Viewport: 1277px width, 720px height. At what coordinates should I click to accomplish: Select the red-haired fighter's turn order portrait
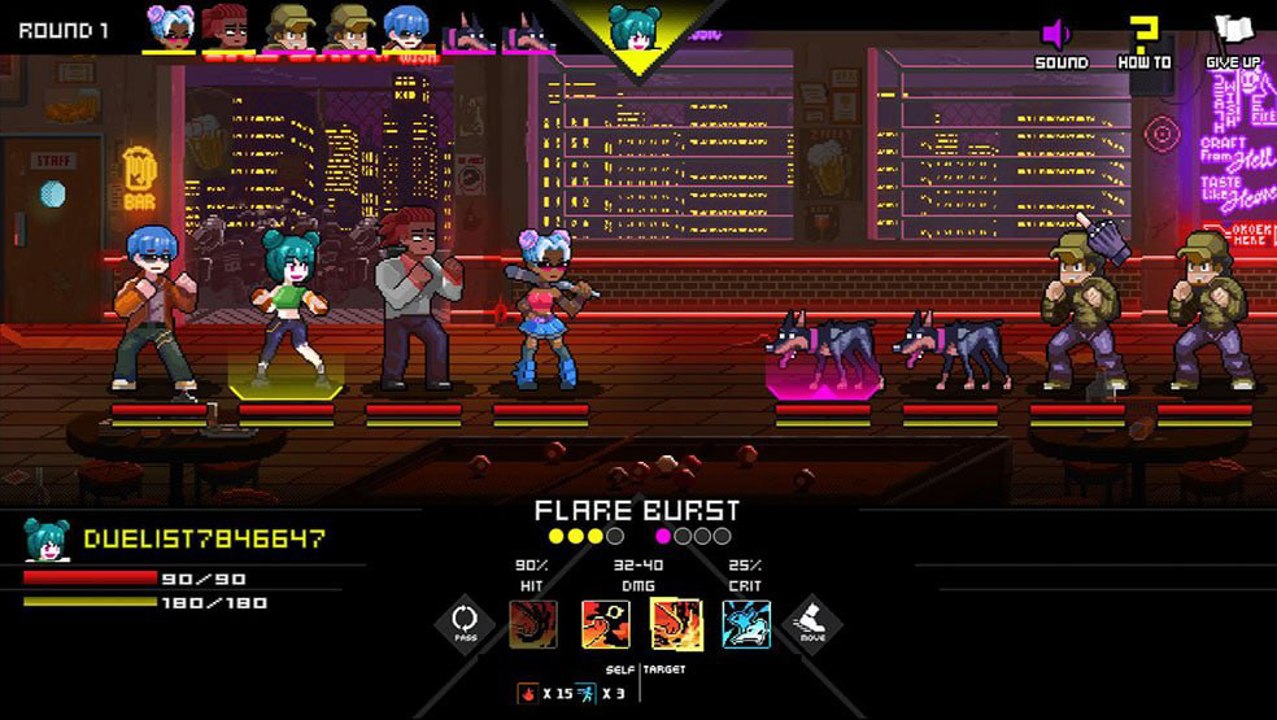click(x=226, y=28)
